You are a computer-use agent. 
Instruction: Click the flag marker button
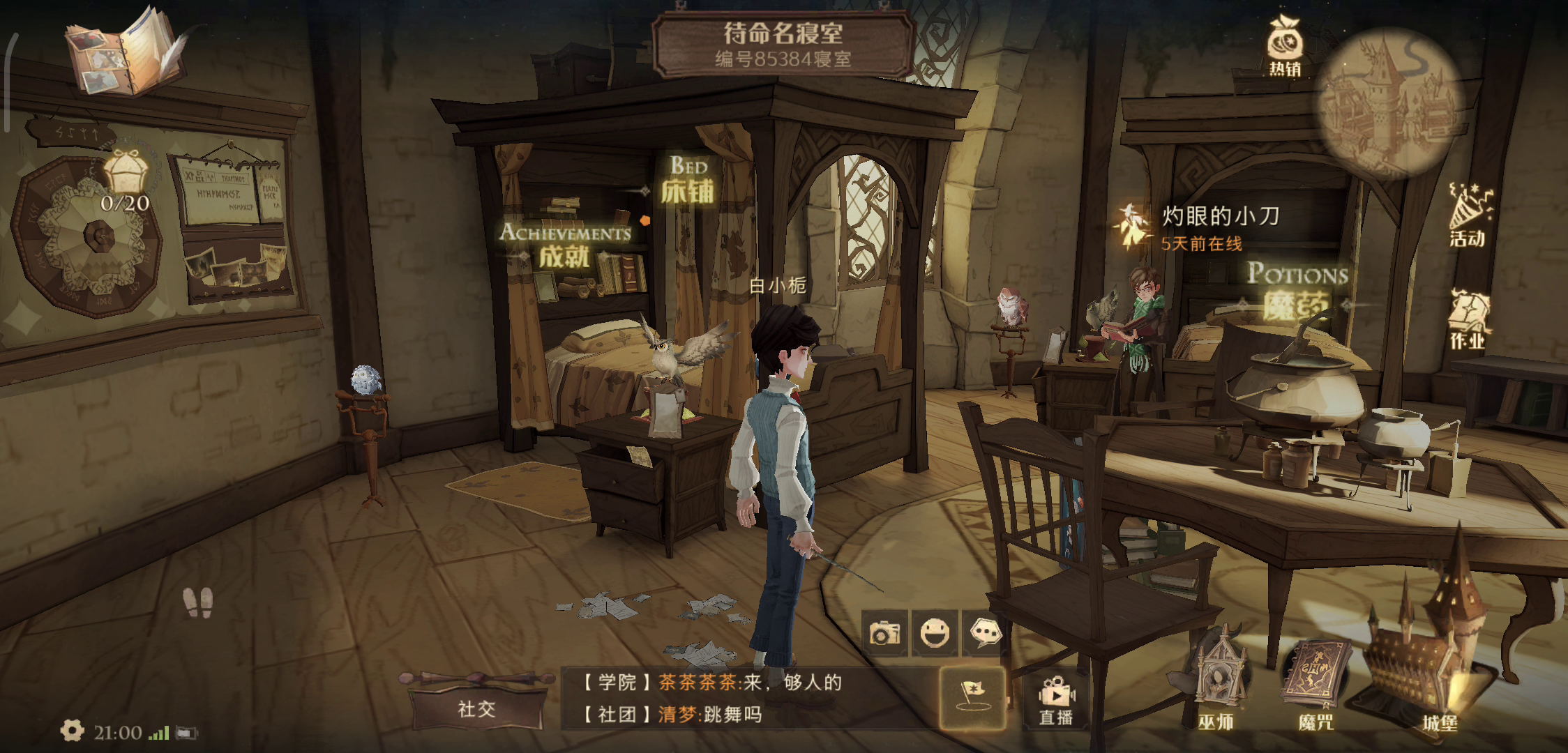[972, 697]
